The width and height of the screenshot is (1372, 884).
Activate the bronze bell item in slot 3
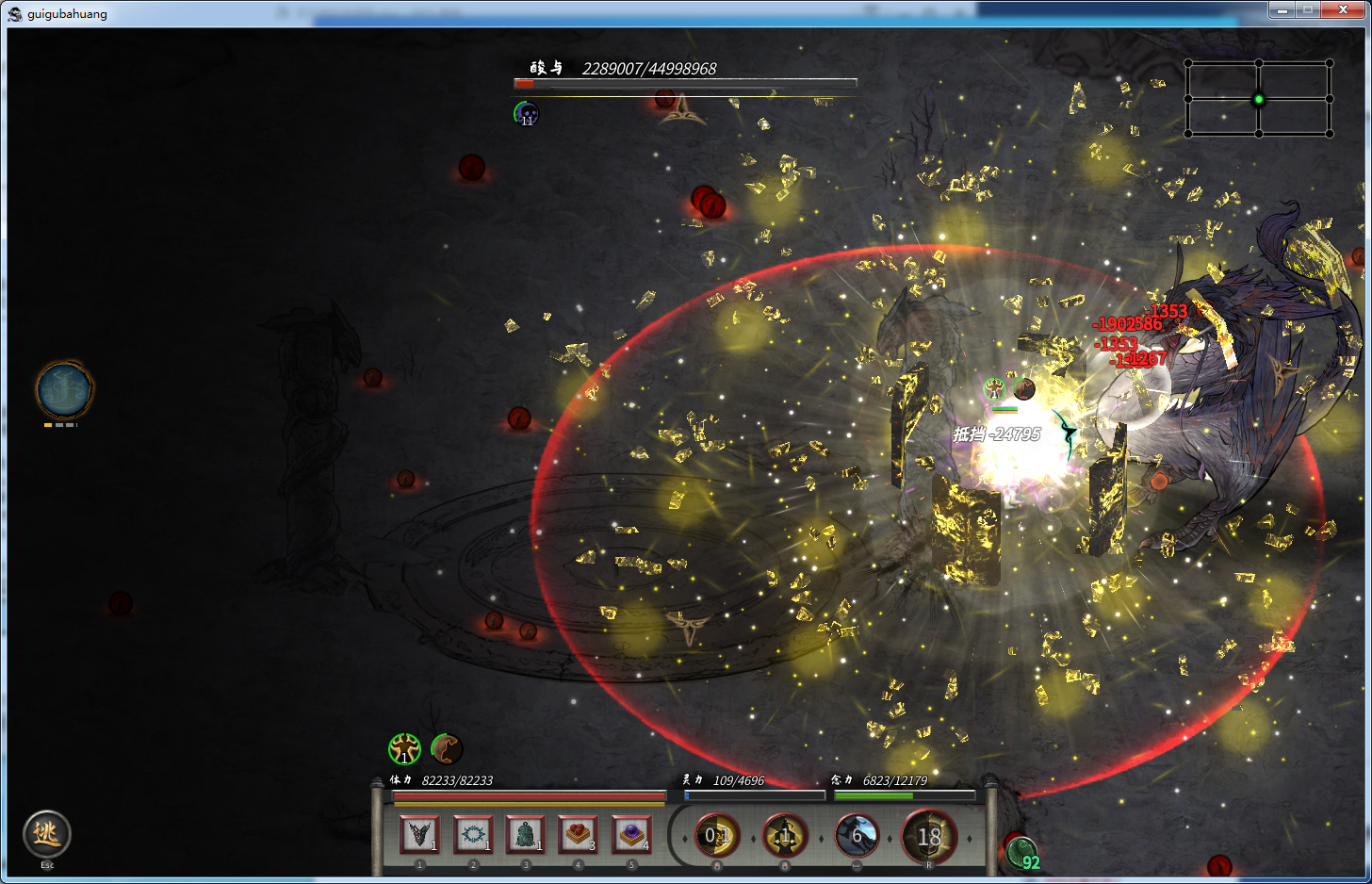tap(525, 834)
